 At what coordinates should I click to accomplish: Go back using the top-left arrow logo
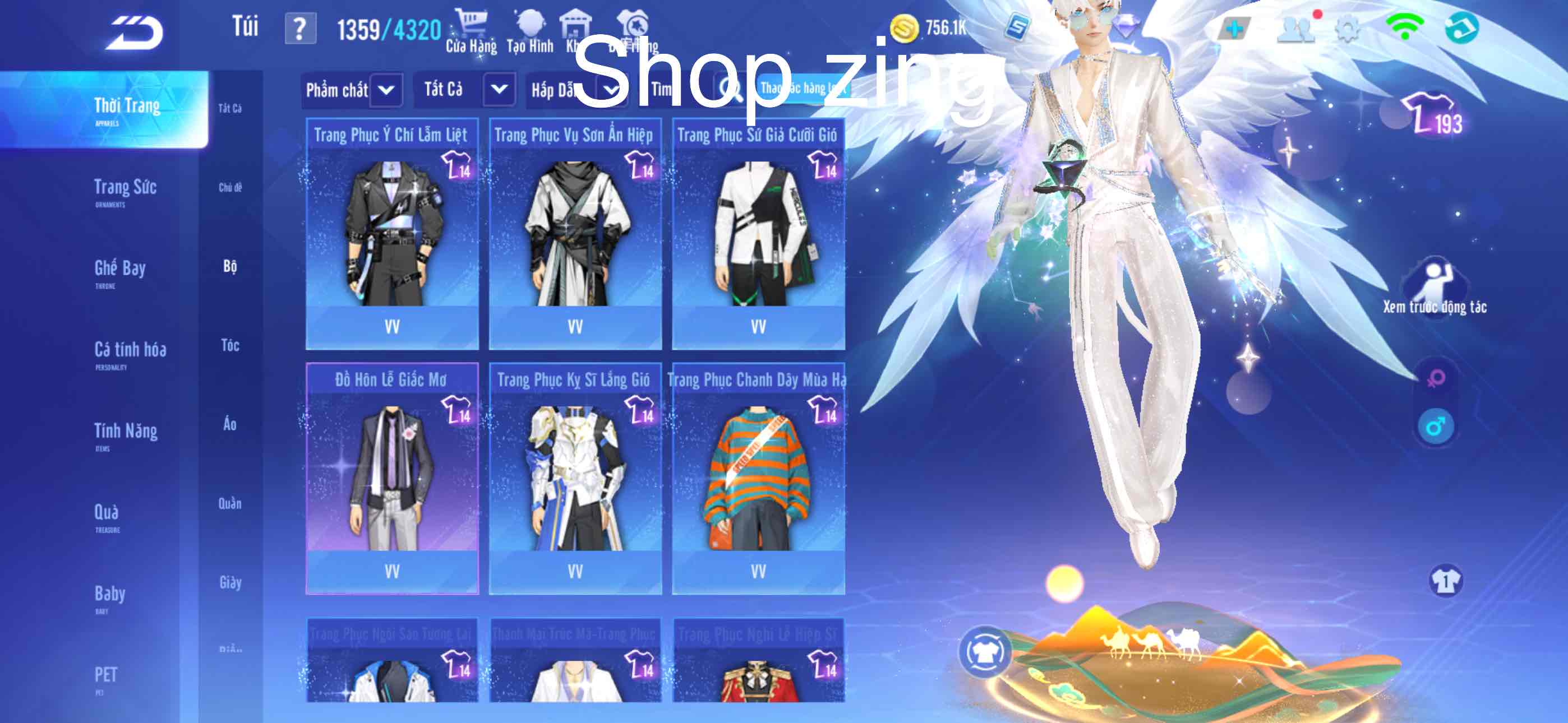[135, 33]
